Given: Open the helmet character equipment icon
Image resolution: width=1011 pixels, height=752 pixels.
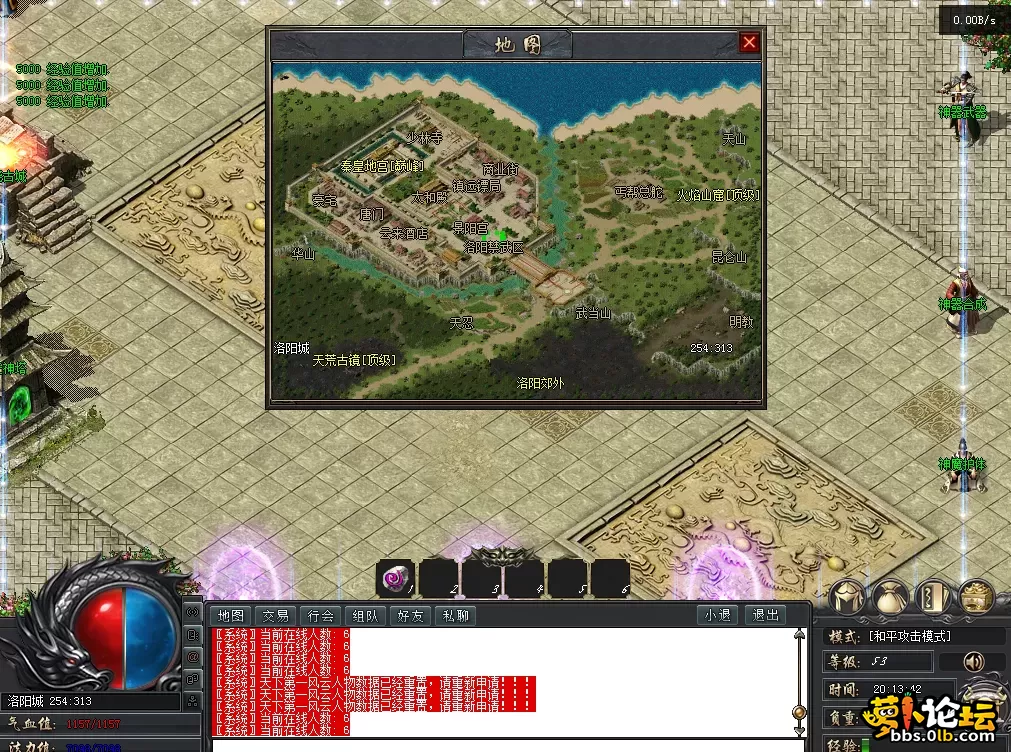Looking at the screenshot, I should point(846,597).
